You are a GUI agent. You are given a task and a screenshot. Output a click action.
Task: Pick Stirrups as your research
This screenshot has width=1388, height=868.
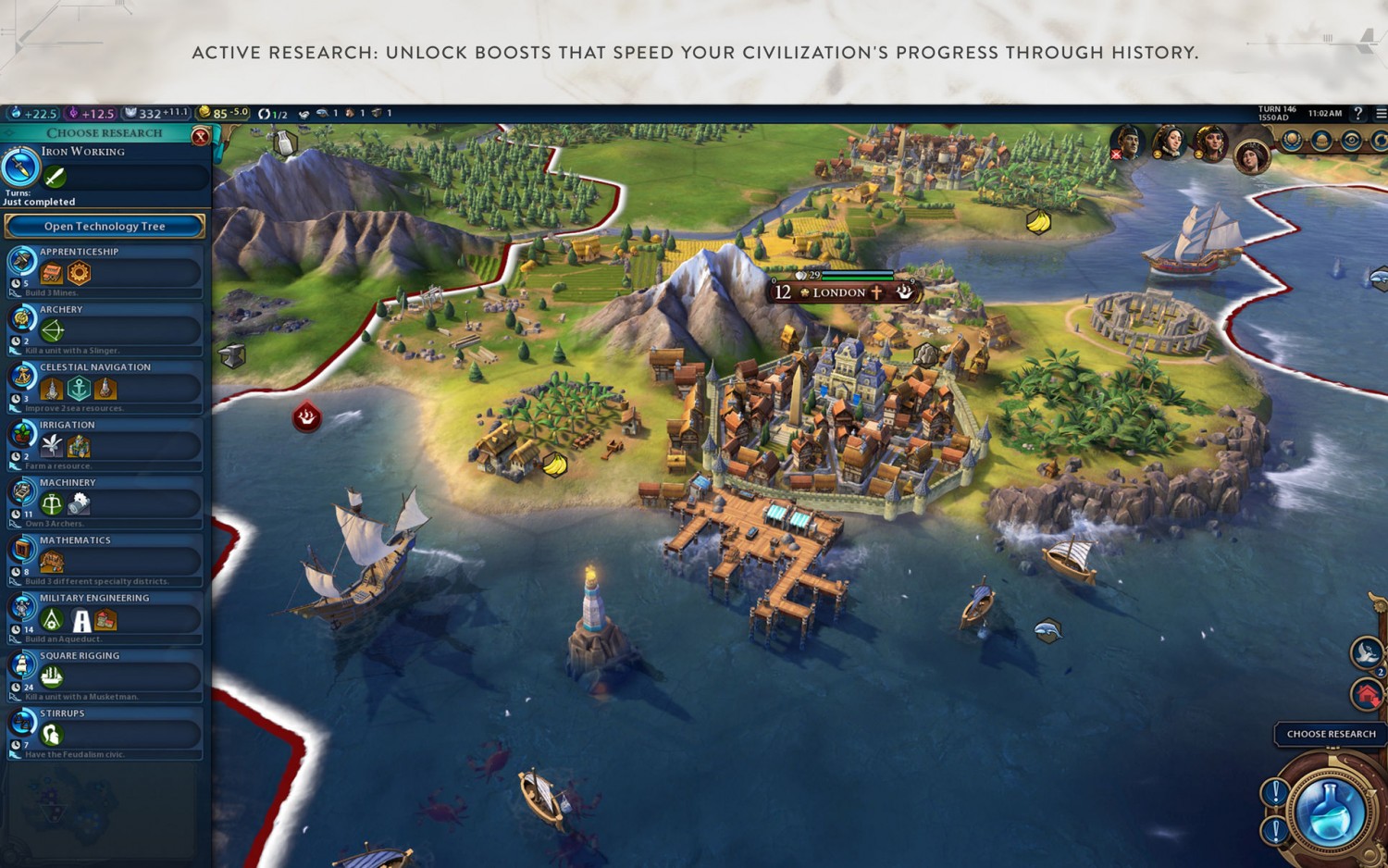click(105, 731)
